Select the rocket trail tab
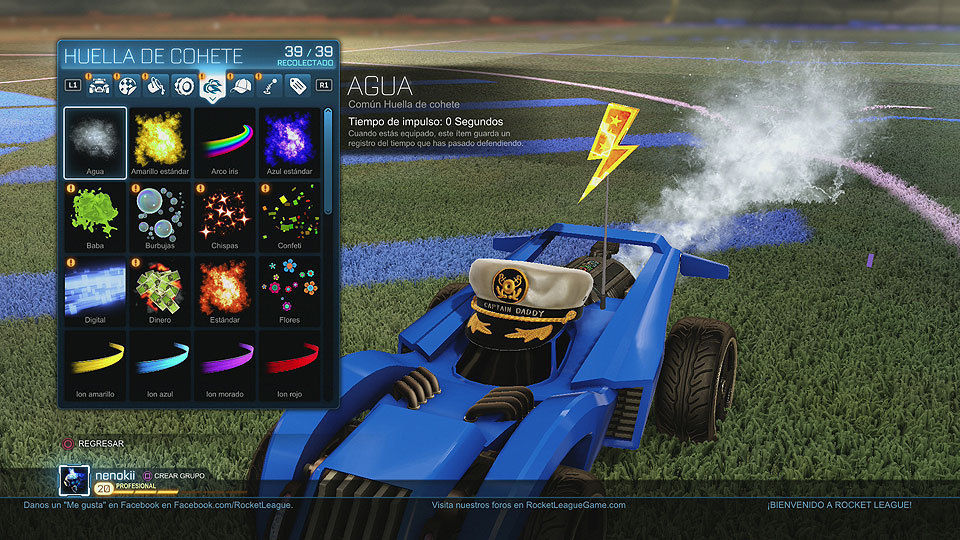The width and height of the screenshot is (960, 540). click(212, 86)
